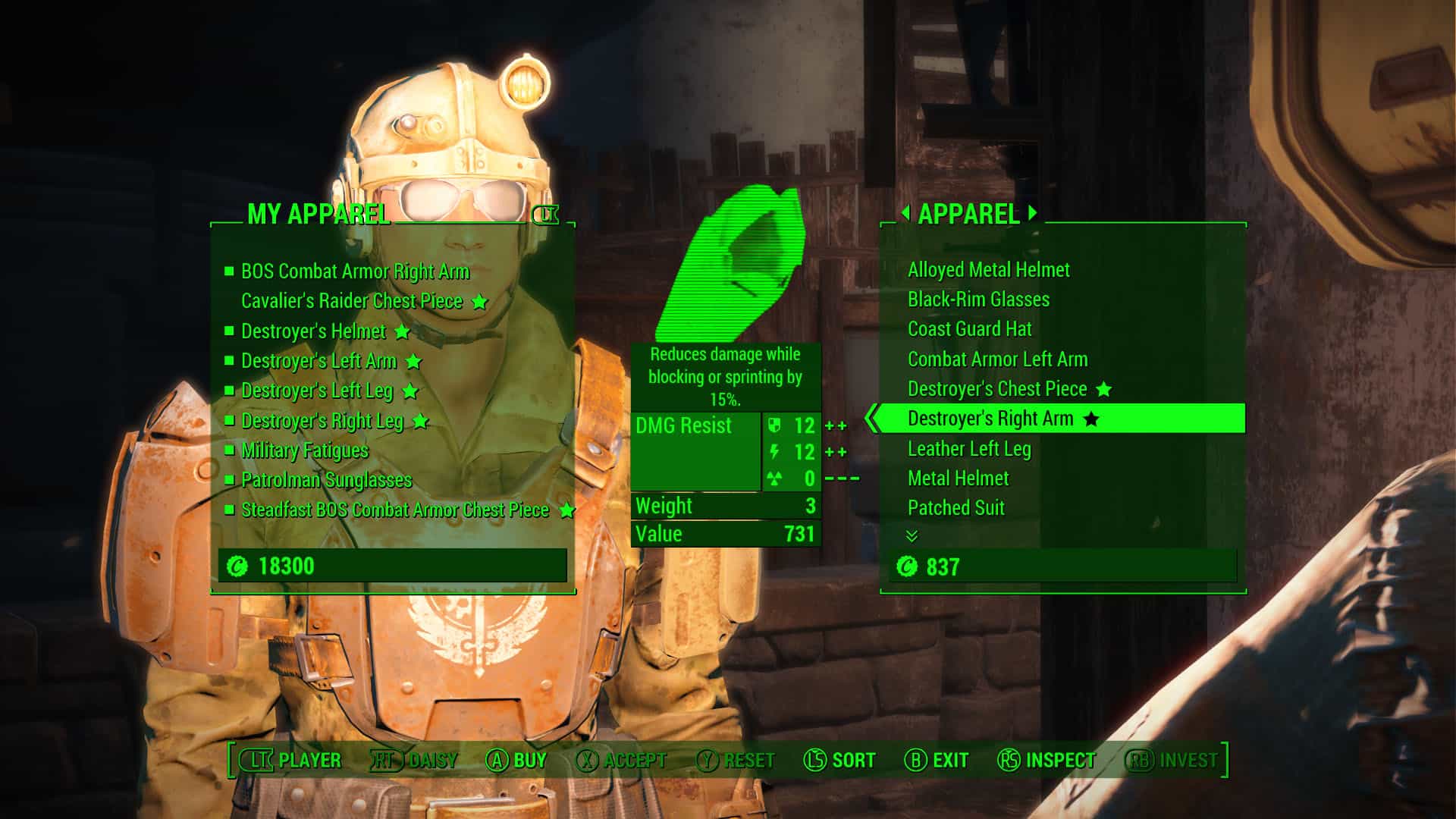Switch to next vendor category arrow
Image resolution: width=1456 pixels, height=819 pixels.
[x=1033, y=213]
